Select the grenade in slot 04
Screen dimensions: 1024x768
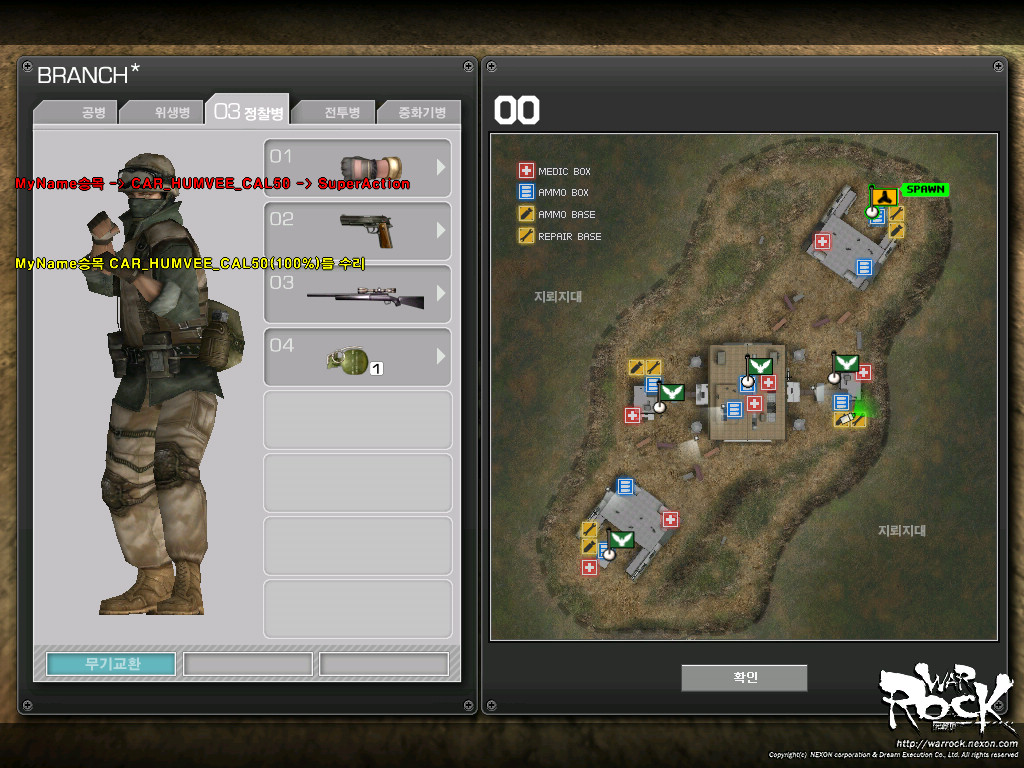pyautogui.click(x=357, y=357)
